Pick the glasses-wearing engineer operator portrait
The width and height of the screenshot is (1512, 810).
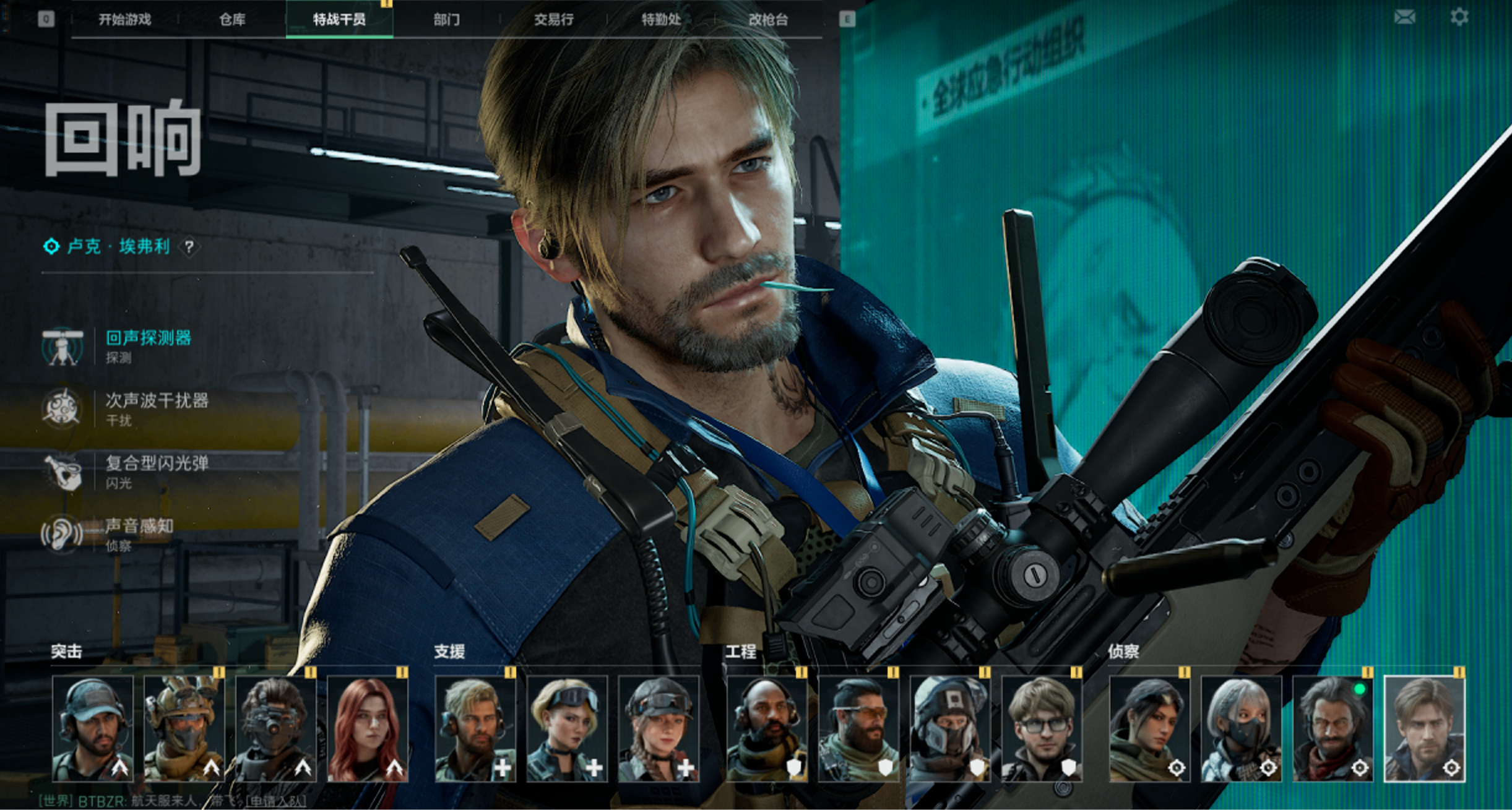point(1042,729)
